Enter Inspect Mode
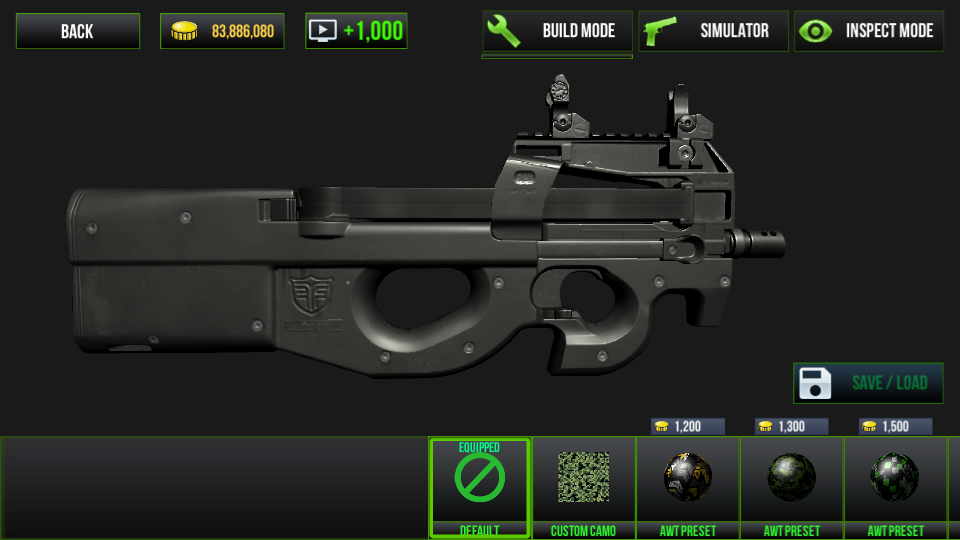The width and height of the screenshot is (960, 540). pyautogui.click(x=869, y=31)
